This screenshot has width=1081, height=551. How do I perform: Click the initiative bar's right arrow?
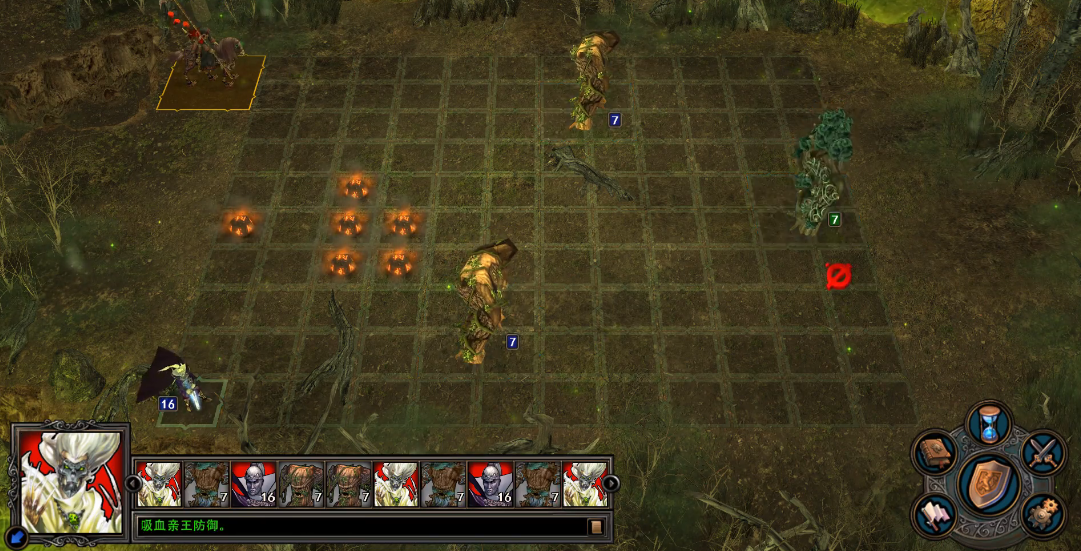611,484
